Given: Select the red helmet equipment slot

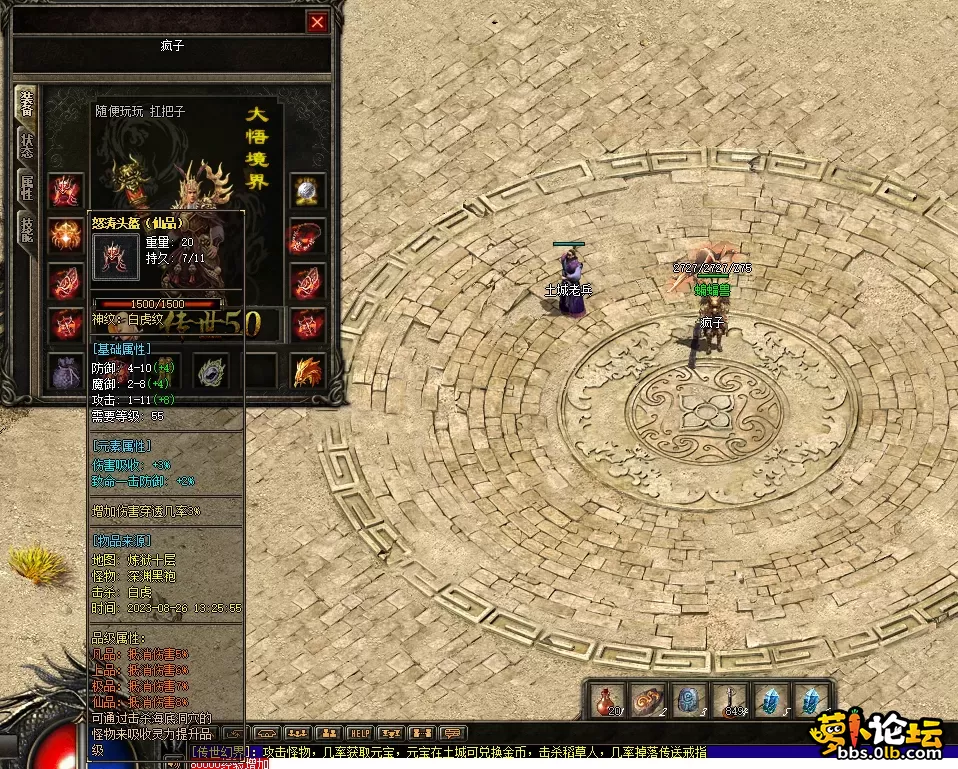Looking at the screenshot, I should (66, 190).
